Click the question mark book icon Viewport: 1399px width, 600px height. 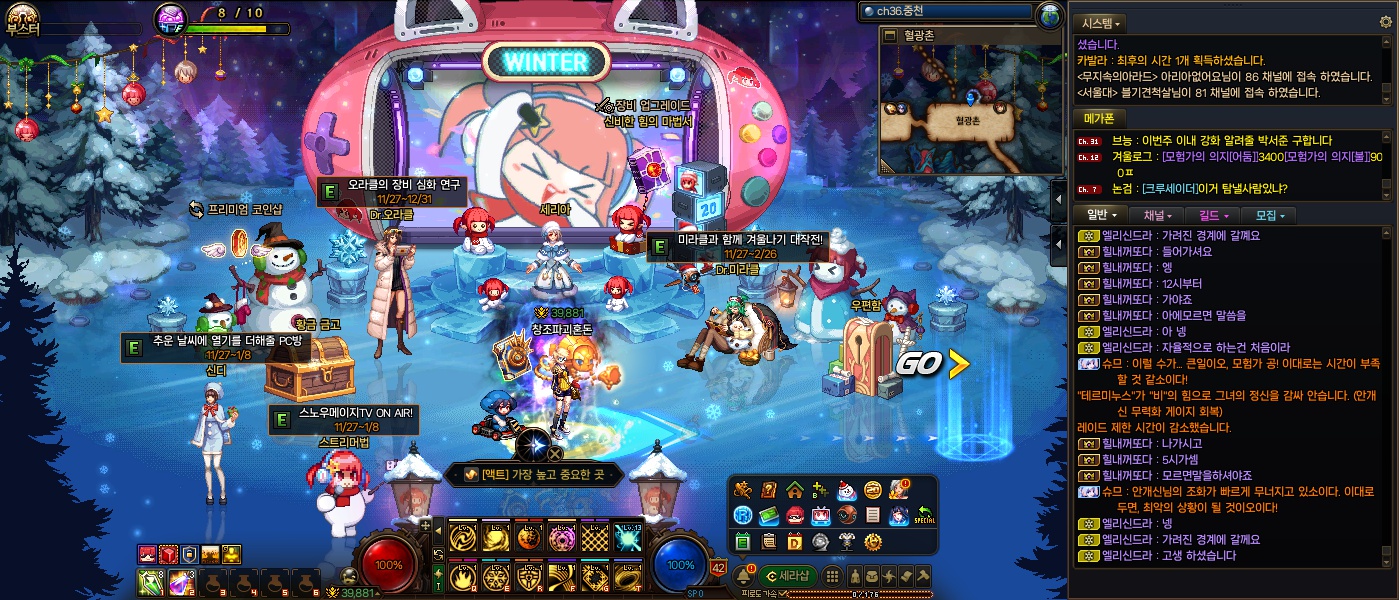pos(768,490)
